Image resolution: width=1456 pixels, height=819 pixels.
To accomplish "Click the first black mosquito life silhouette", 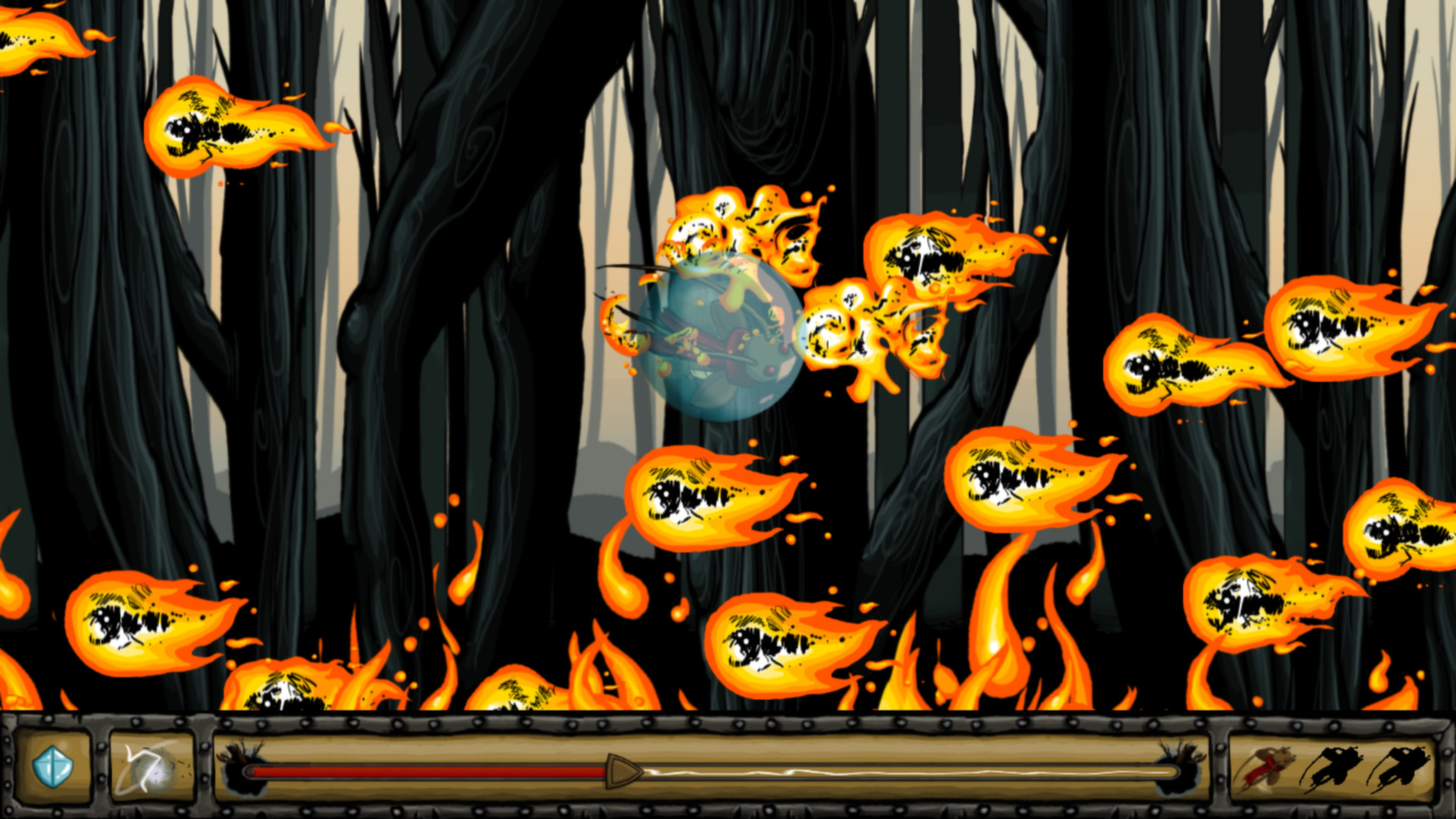I will pos(1333,767).
